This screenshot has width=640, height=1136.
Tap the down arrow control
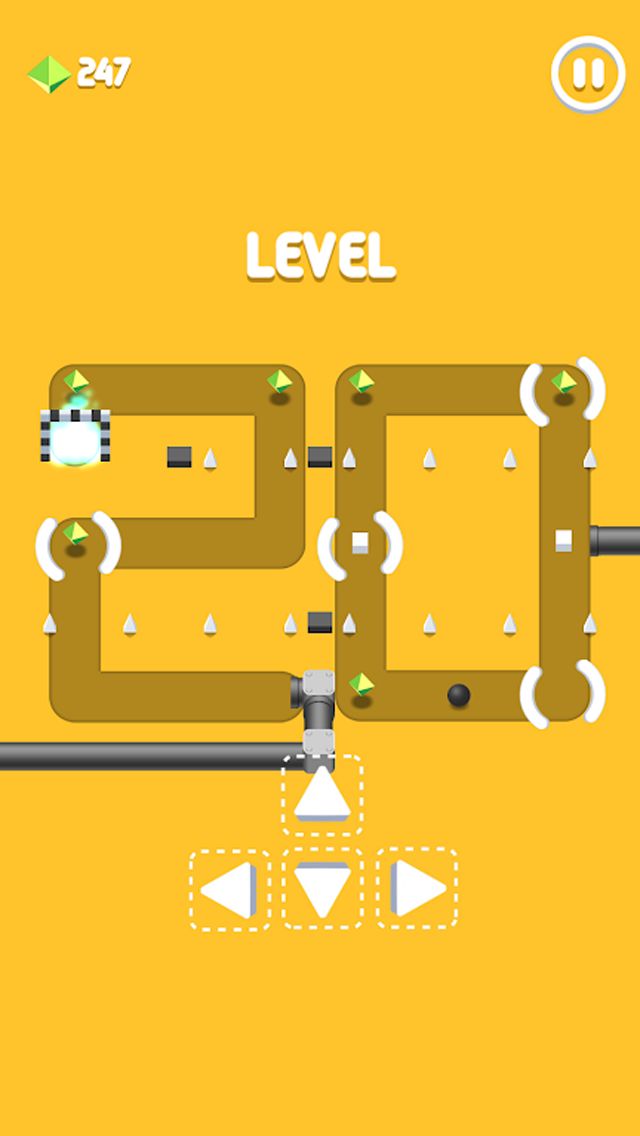pyautogui.click(x=322, y=889)
